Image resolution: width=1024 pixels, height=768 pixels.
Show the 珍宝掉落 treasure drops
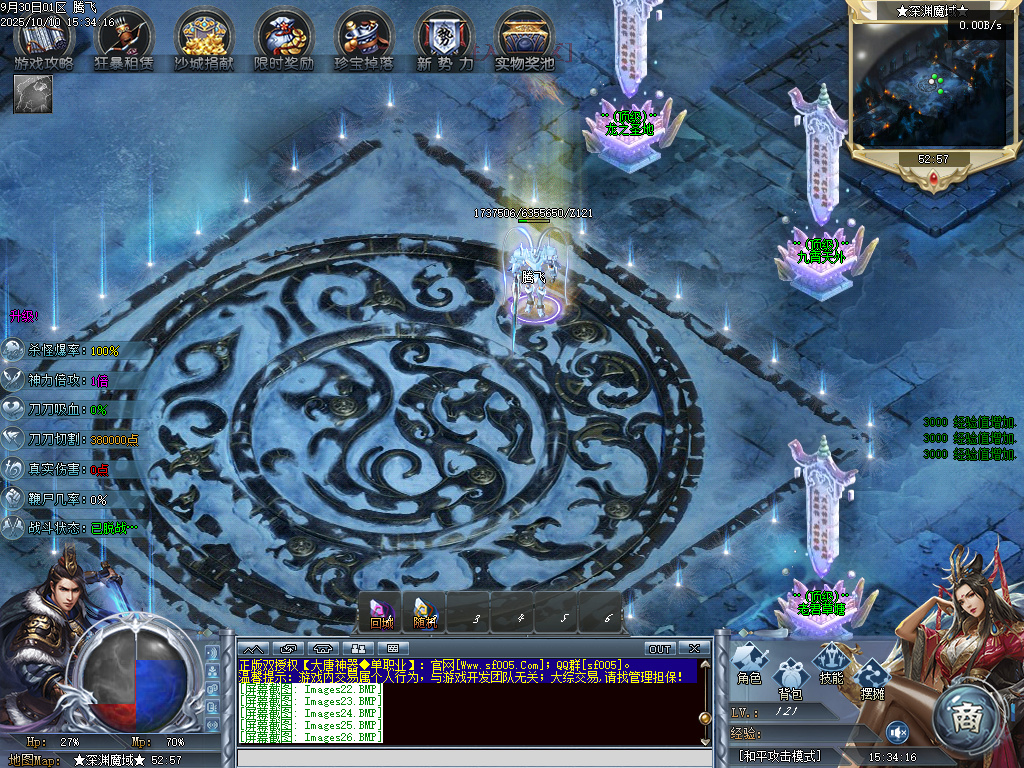[364, 40]
